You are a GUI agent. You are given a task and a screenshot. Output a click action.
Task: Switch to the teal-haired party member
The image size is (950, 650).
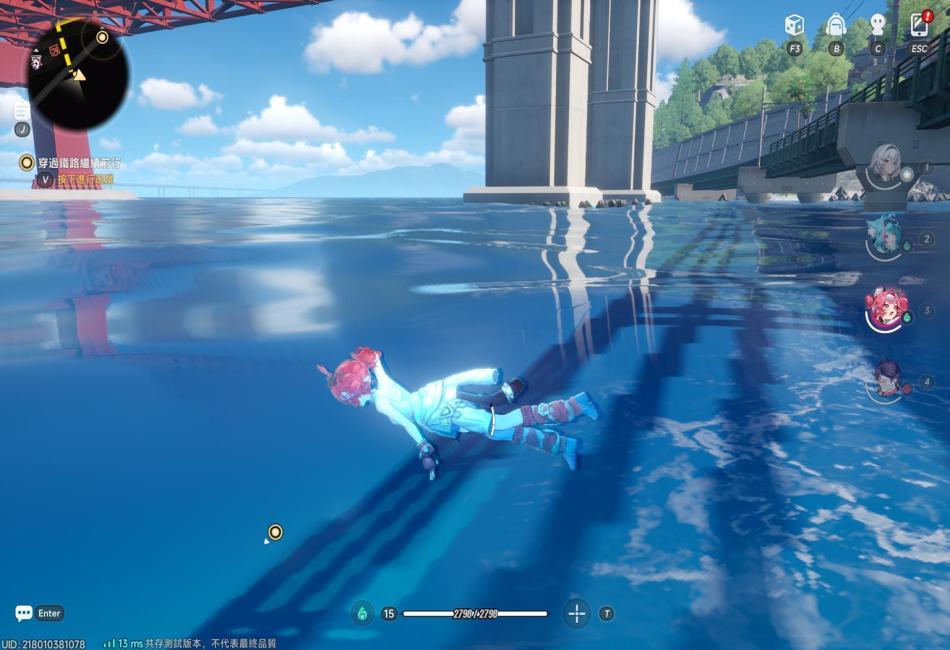click(885, 236)
